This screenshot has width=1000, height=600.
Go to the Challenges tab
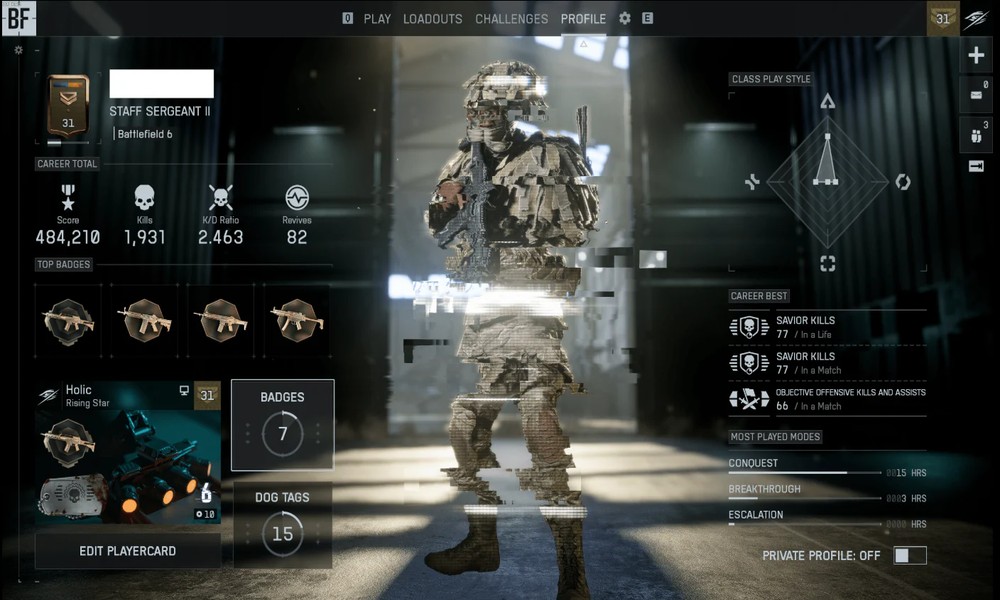(x=511, y=18)
